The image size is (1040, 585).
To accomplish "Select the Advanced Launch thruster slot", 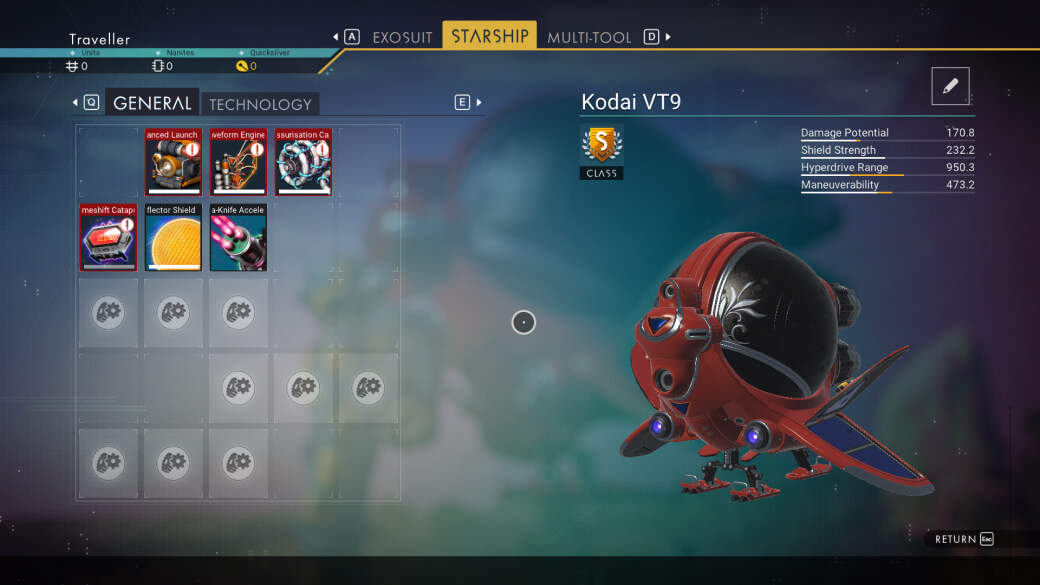I will point(173,161).
